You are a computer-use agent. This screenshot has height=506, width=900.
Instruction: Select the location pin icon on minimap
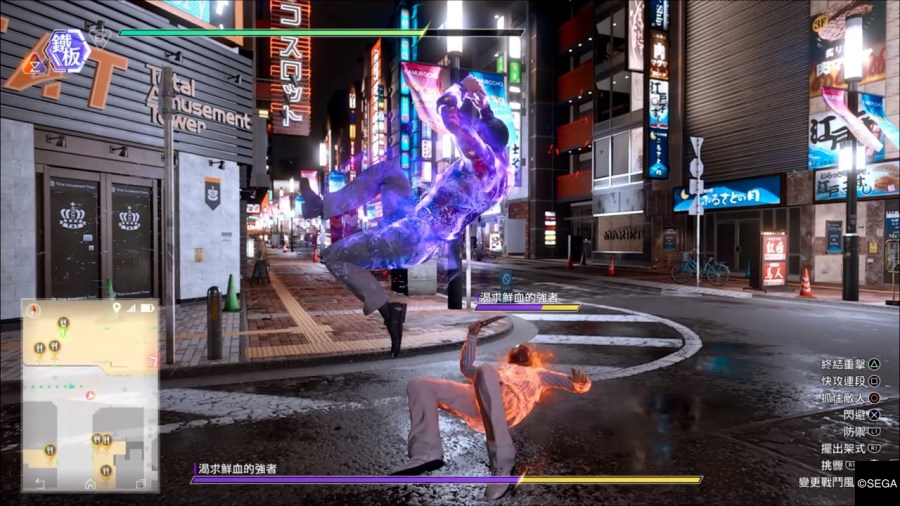117,308
